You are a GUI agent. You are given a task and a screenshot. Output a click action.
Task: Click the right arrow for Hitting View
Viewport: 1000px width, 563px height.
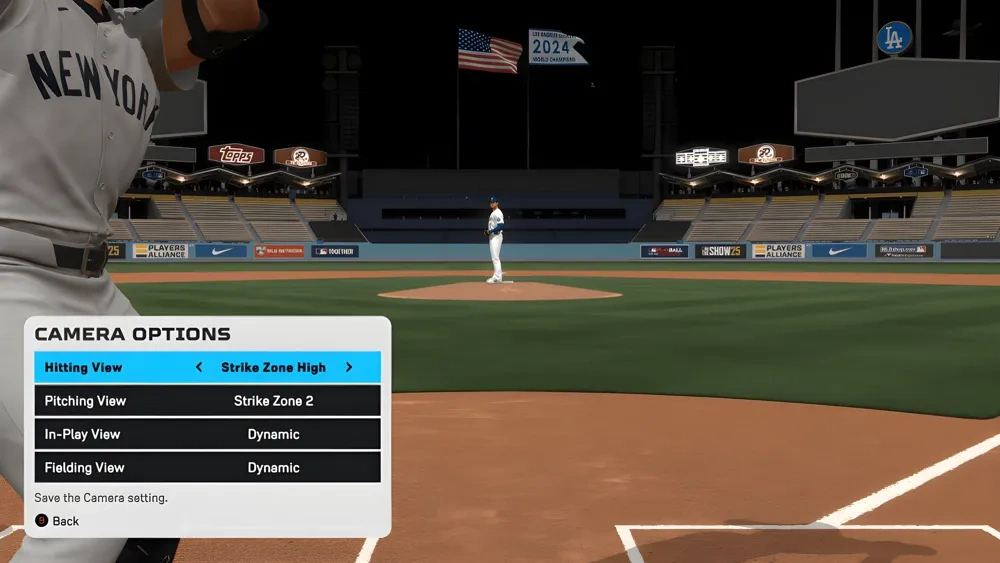349,367
